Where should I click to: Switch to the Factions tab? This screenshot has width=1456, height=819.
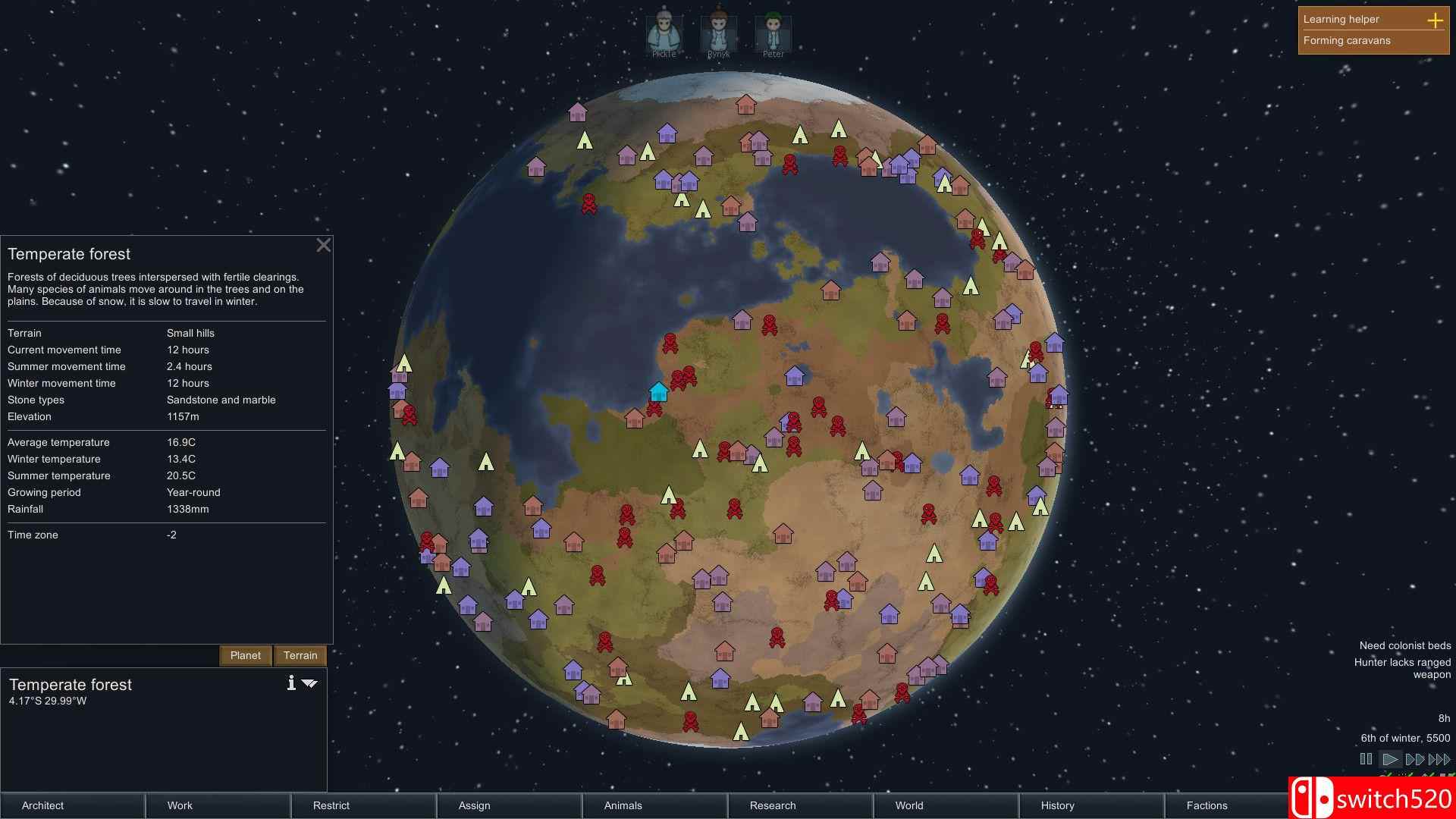click(x=1207, y=805)
